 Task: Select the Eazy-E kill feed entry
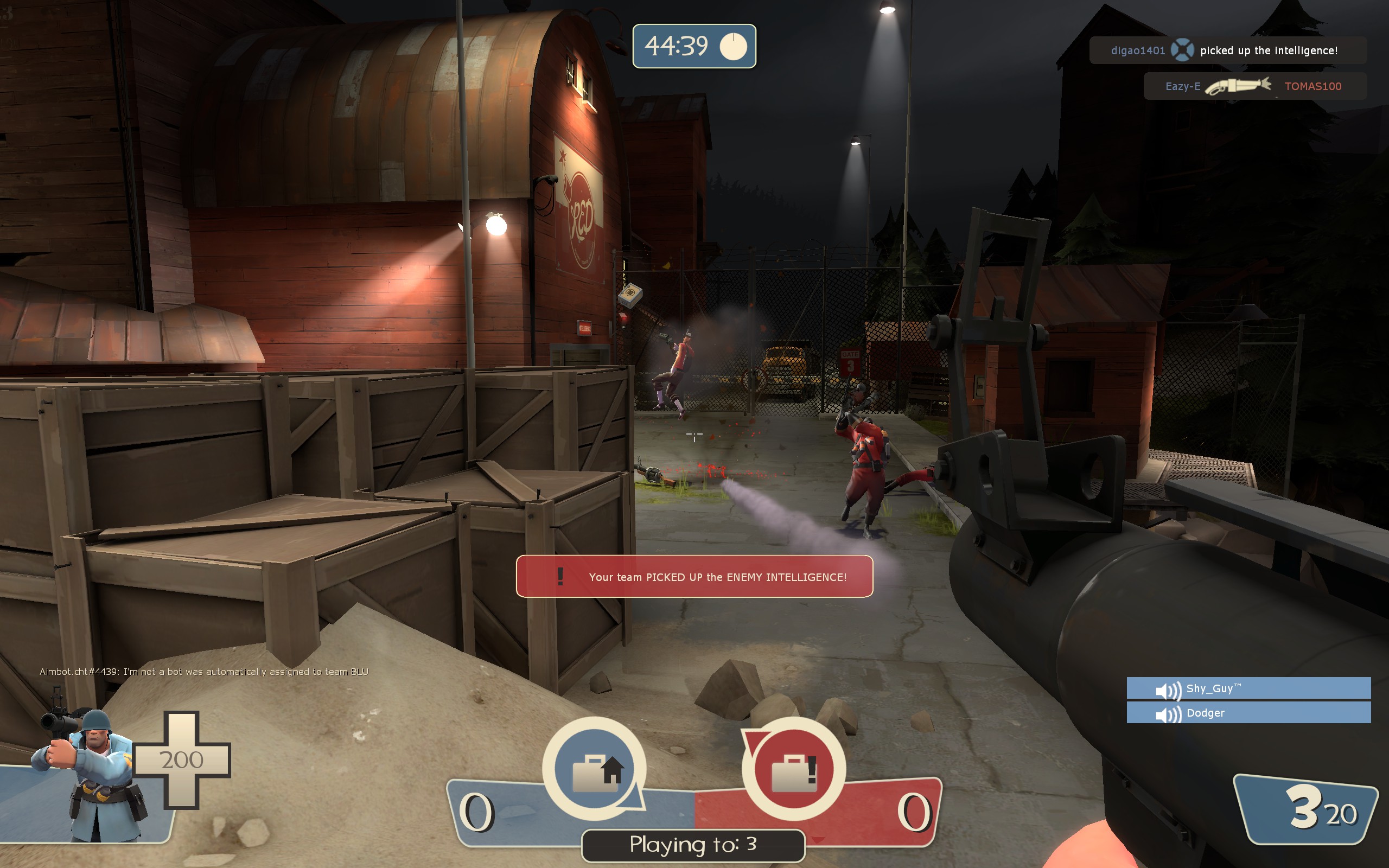pos(1254,86)
